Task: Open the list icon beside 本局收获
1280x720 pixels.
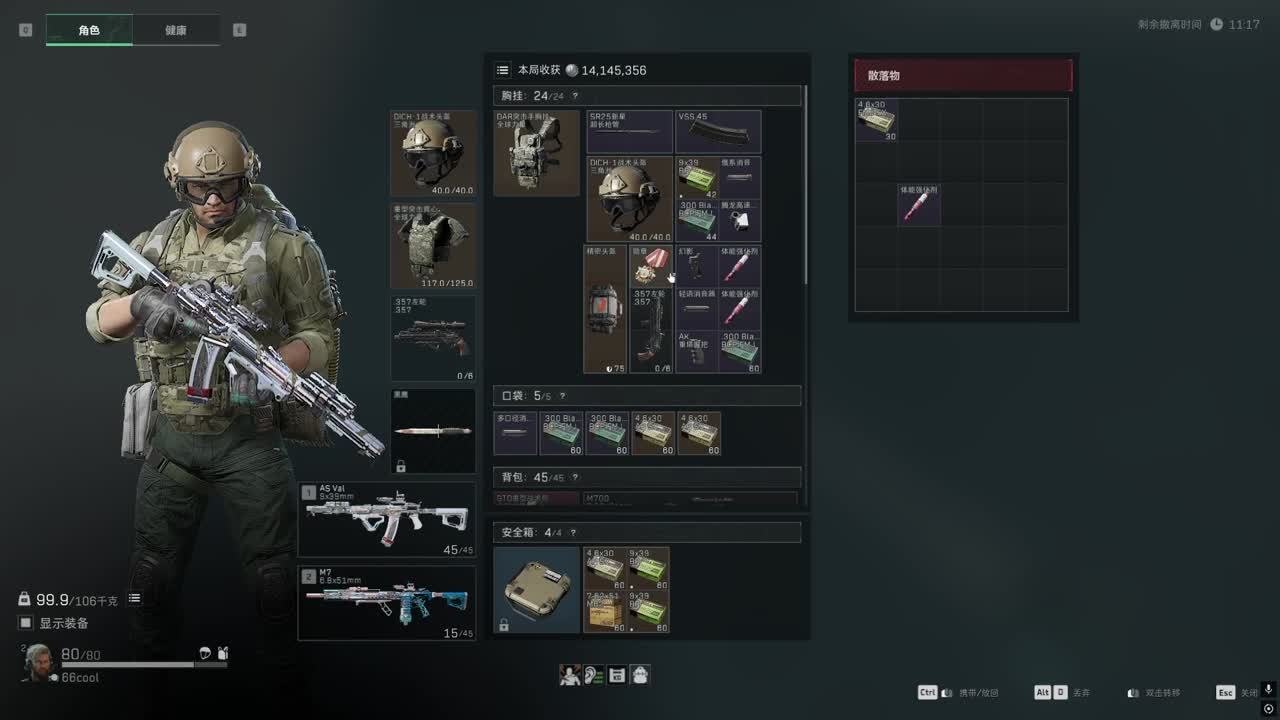Action: coord(502,70)
